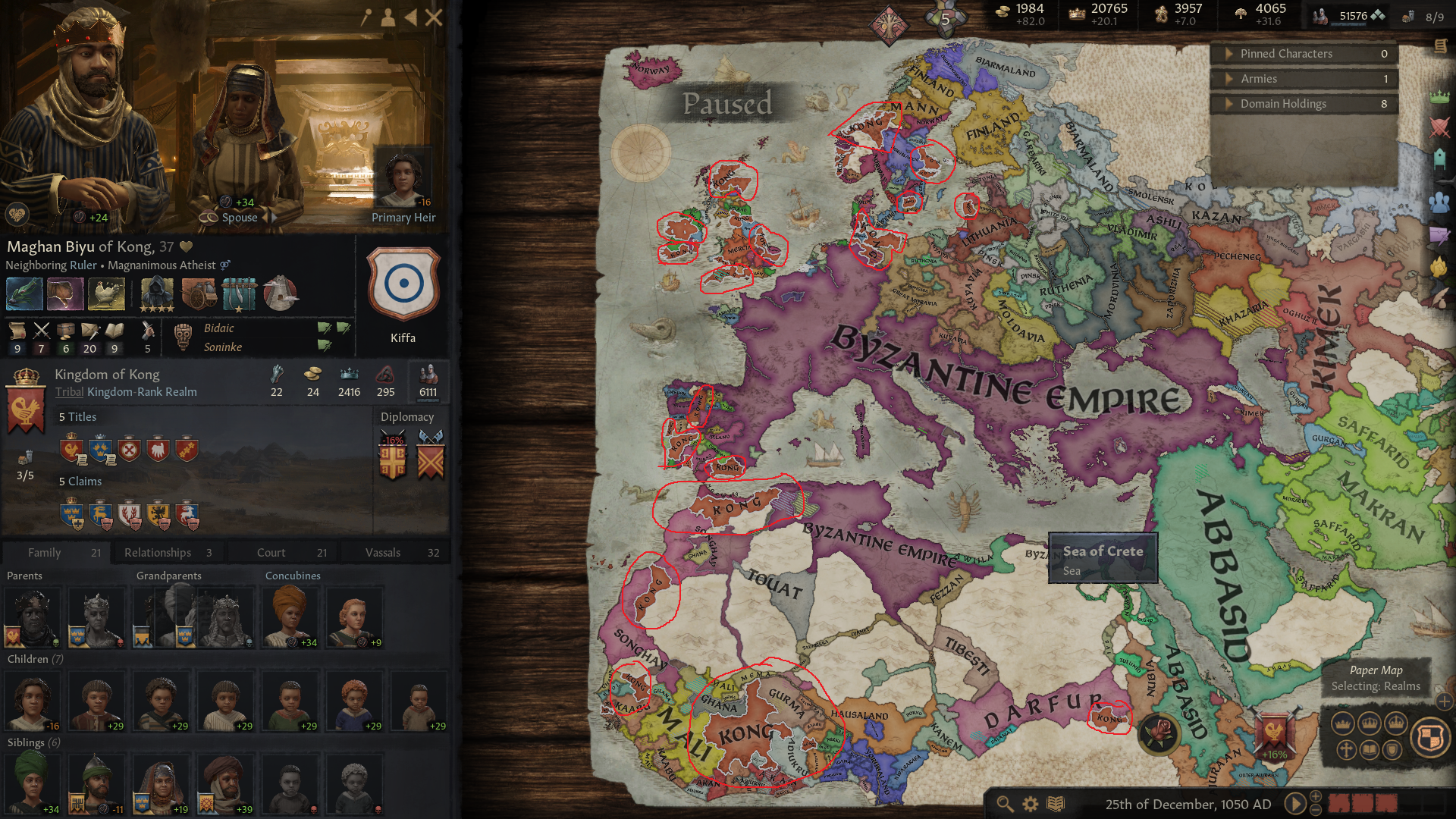Select the Primary Heir portrait

(403, 178)
